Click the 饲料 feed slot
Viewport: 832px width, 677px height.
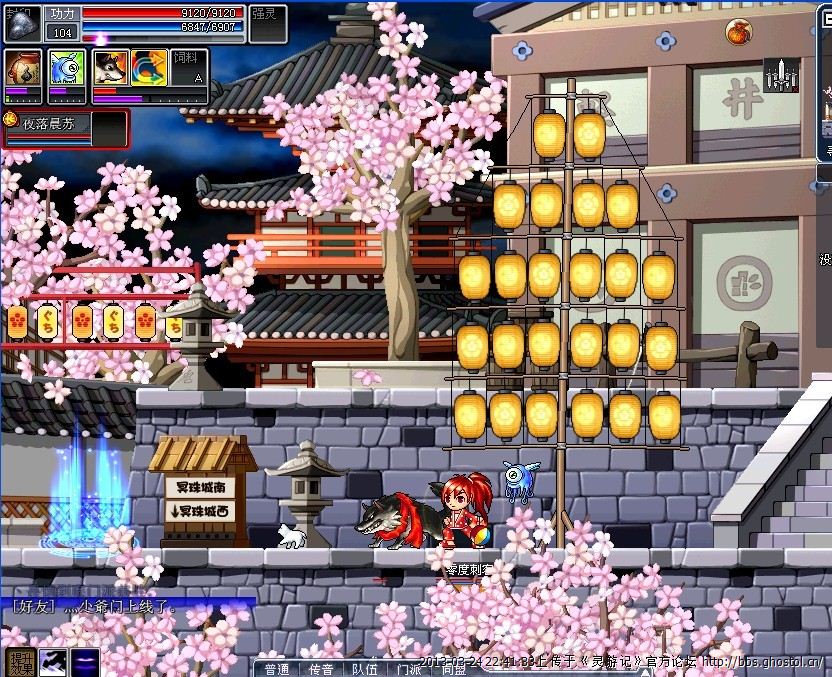point(190,68)
